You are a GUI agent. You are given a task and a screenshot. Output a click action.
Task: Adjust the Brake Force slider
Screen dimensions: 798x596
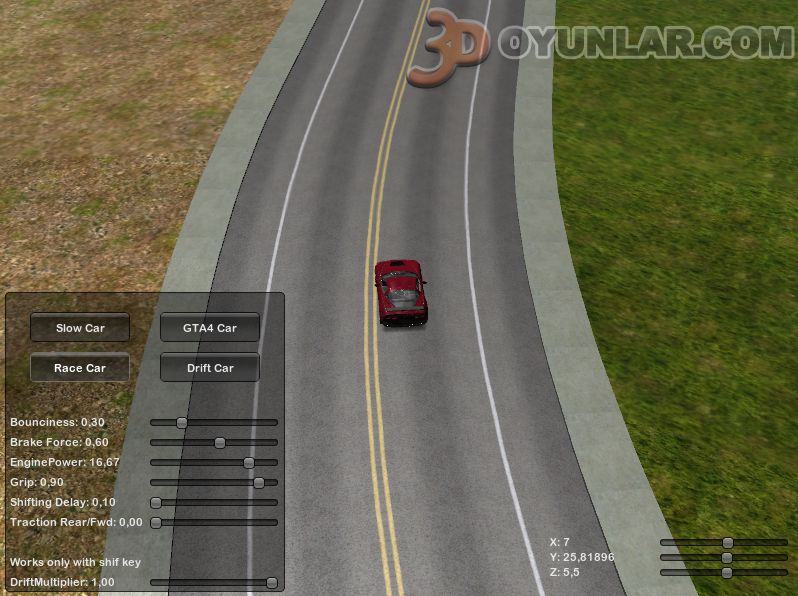pyautogui.click(x=220, y=442)
